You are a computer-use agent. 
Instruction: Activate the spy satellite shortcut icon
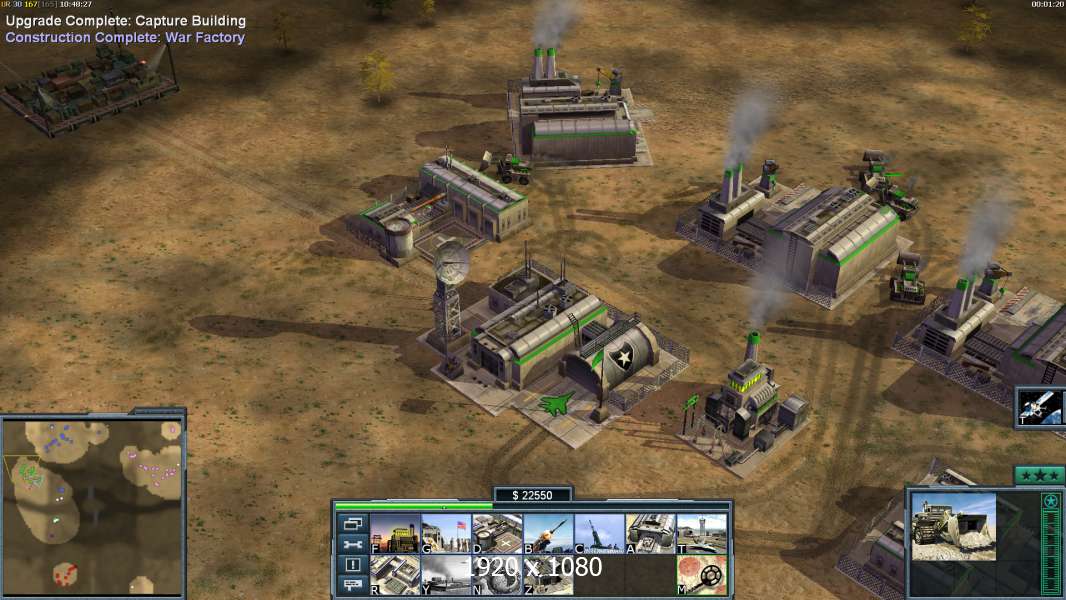[x=1041, y=407]
